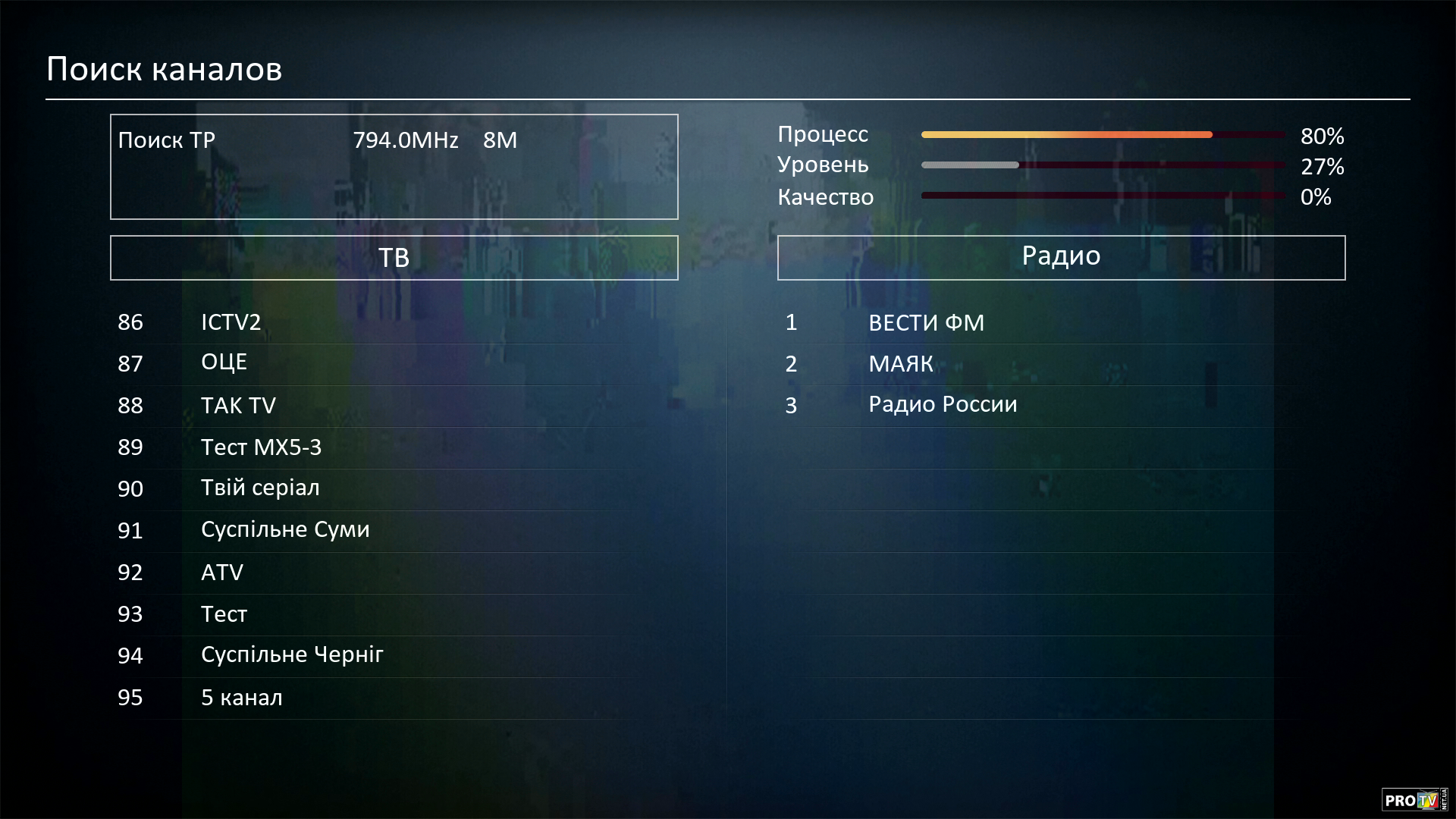This screenshot has width=1456, height=819.
Task: Select ВЕСТИ ФМ radio station
Action: click(926, 323)
